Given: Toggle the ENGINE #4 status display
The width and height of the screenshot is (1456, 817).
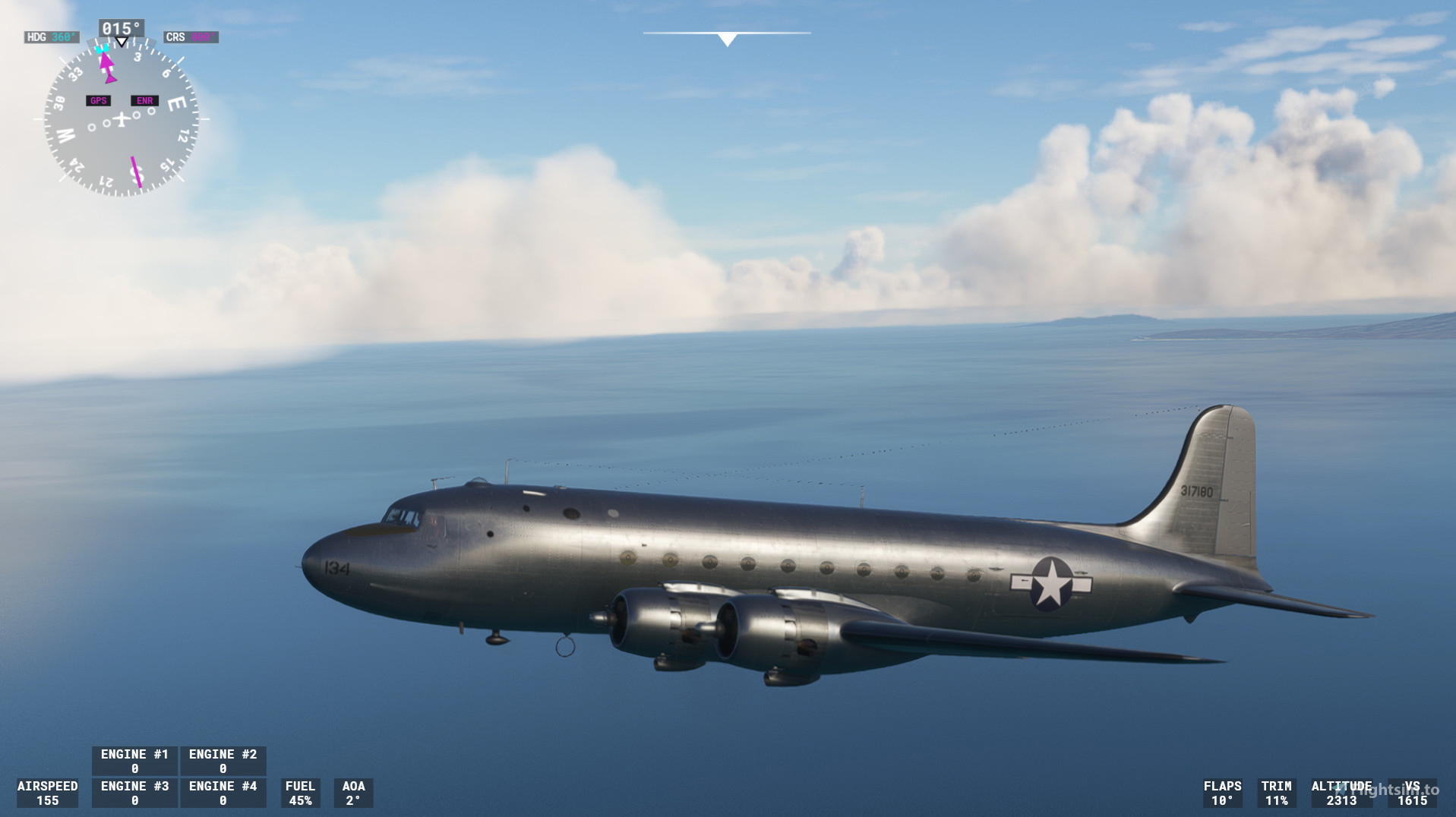Looking at the screenshot, I should pyautogui.click(x=223, y=792).
